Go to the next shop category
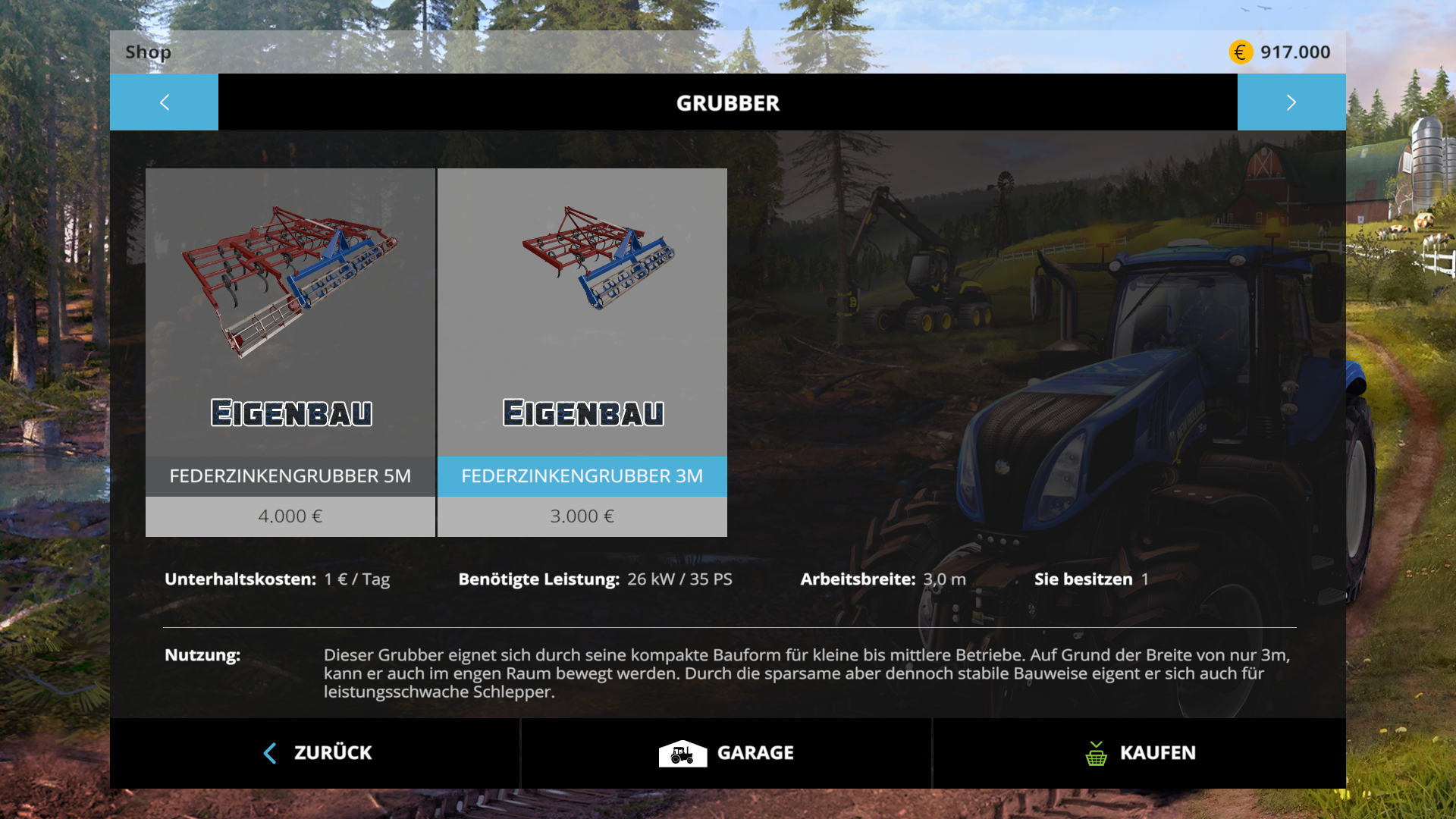Screen dimensions: 1456x819 point(1291,102)
